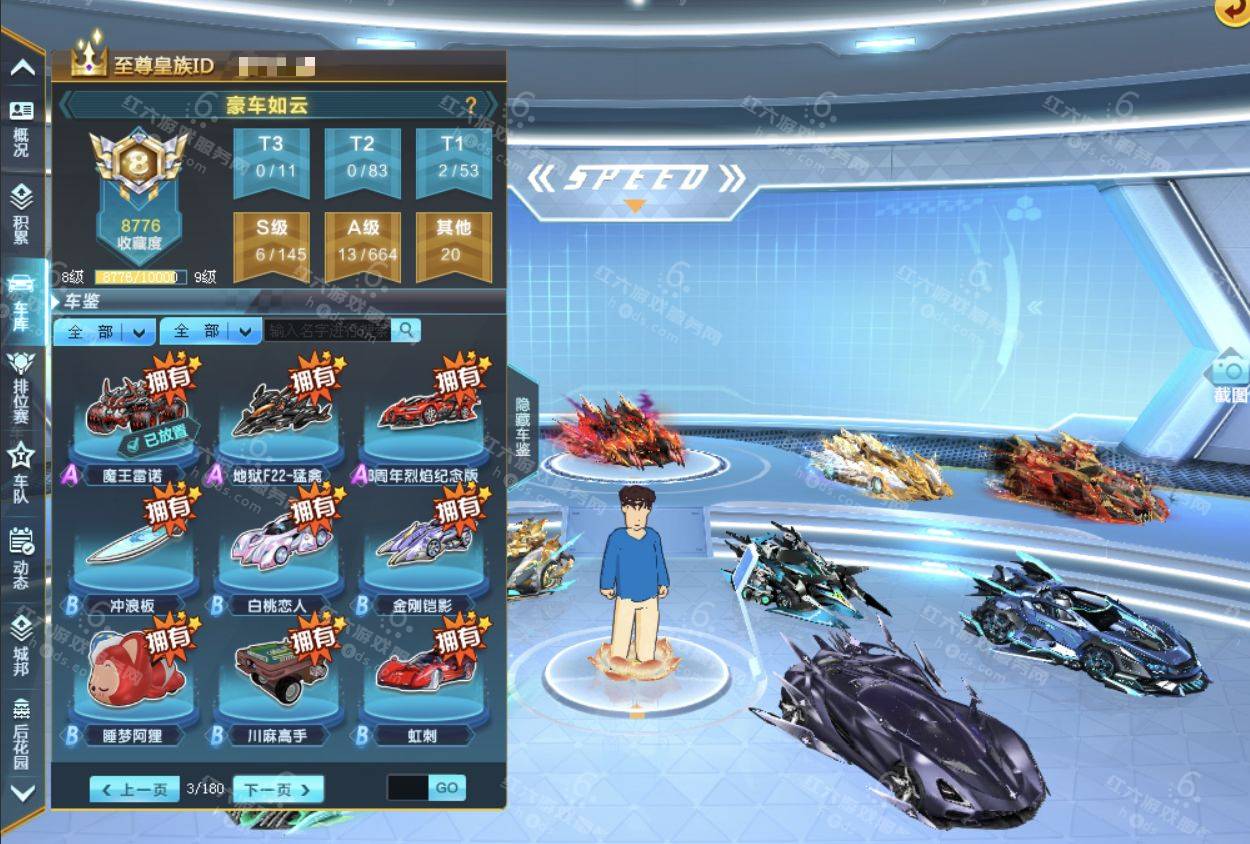Click the 豪车如云 question mark help

click(470, 105)
